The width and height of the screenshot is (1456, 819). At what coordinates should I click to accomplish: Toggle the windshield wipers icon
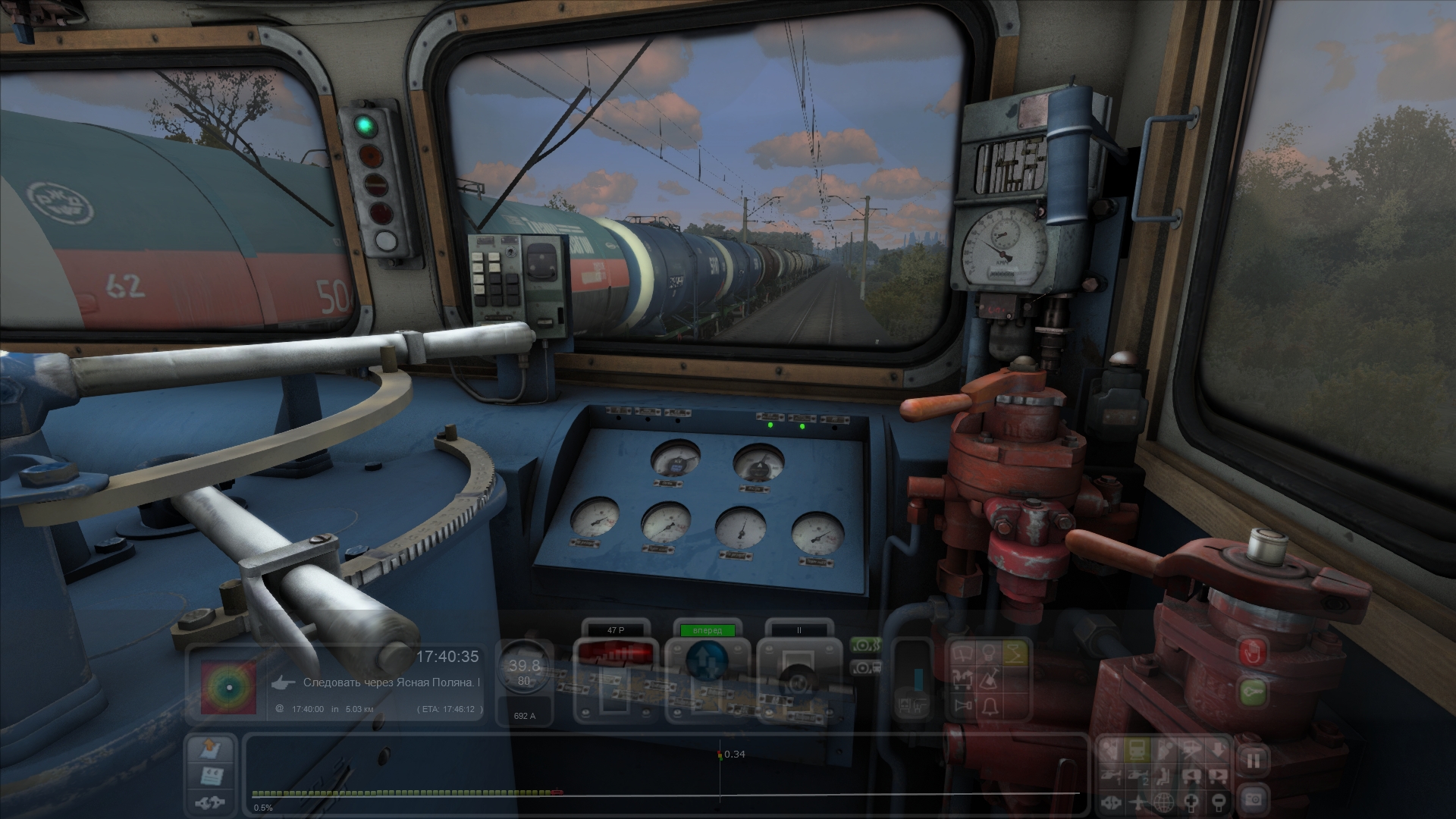964,652
